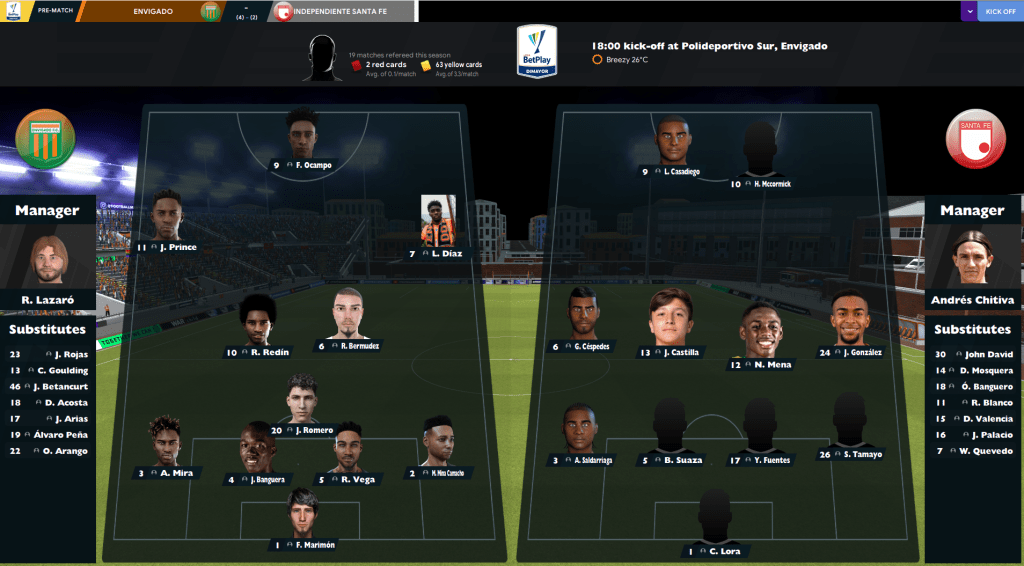Pick midfielder R. Redín on the lineup

(x=258, y=320)
